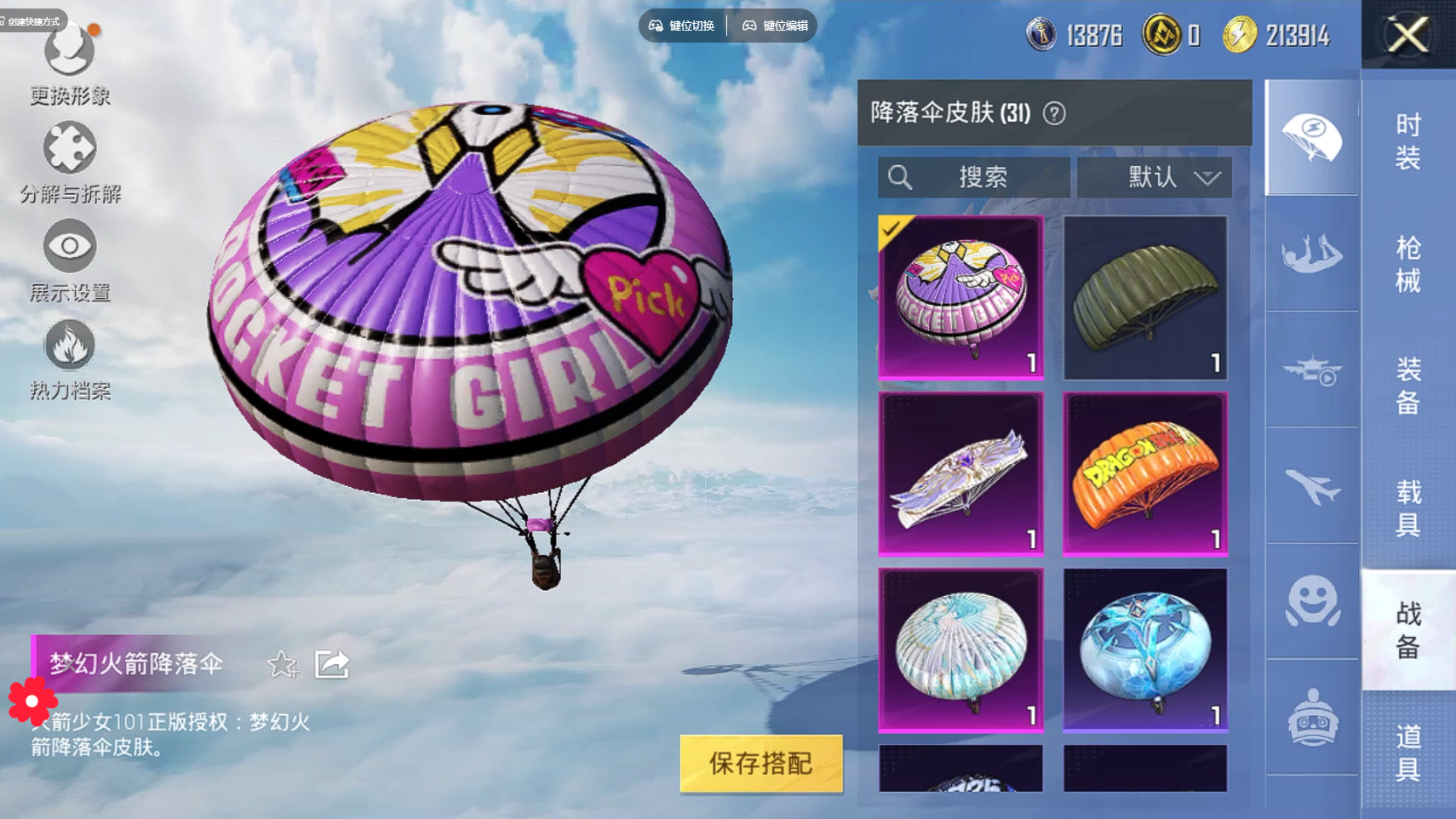
Task: Click the 搜索 search field
Action: click(x=974, y=177)
